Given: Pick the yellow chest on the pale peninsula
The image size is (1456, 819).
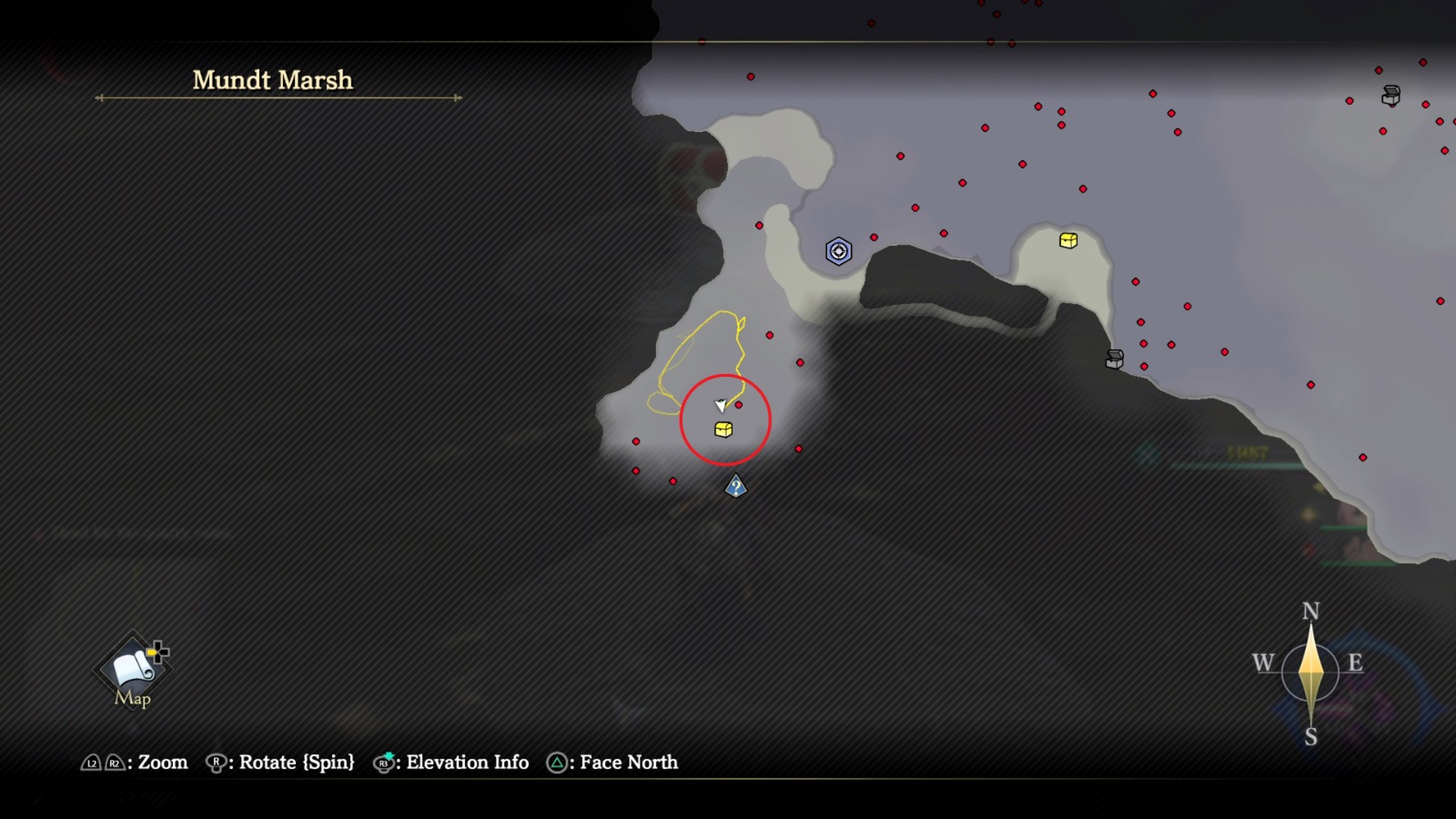Looking at the screenshot, I should tap(1068, 240).
